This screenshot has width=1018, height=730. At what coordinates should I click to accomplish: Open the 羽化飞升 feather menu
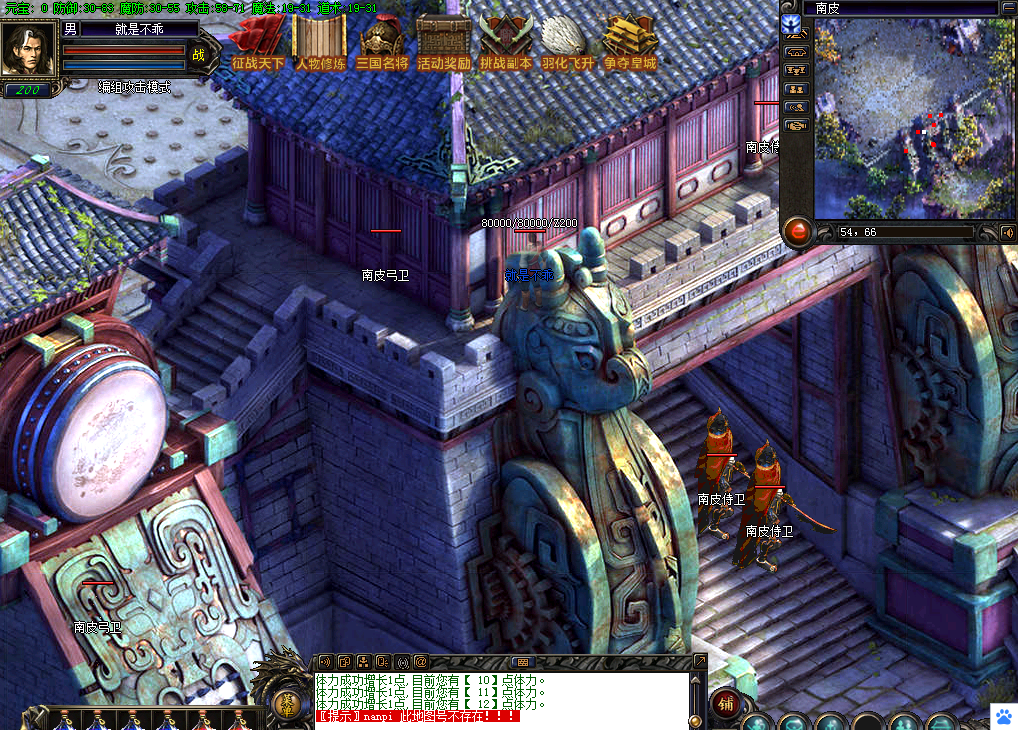(x=568, y=43)
